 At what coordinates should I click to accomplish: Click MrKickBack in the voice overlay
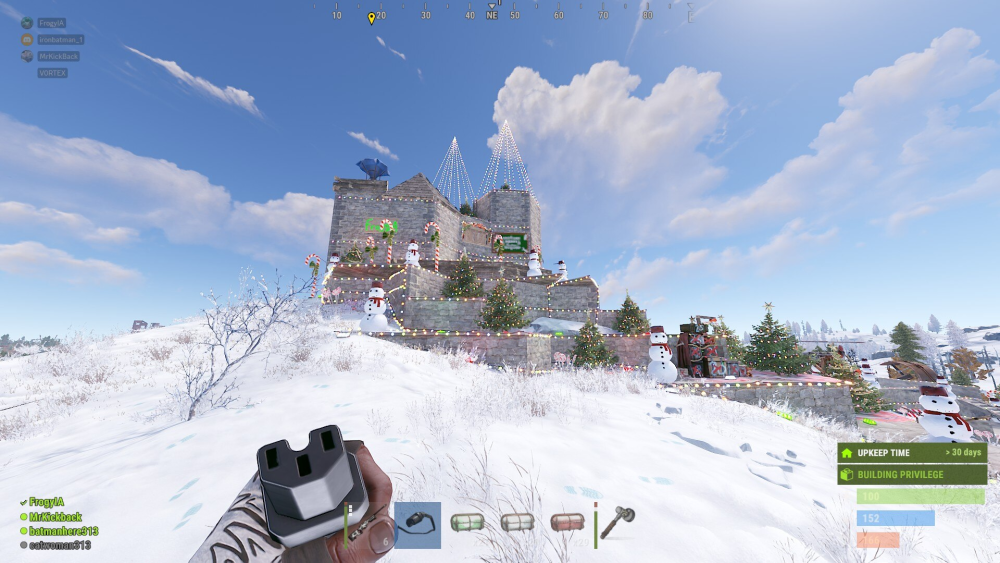[x=58, y=57]
